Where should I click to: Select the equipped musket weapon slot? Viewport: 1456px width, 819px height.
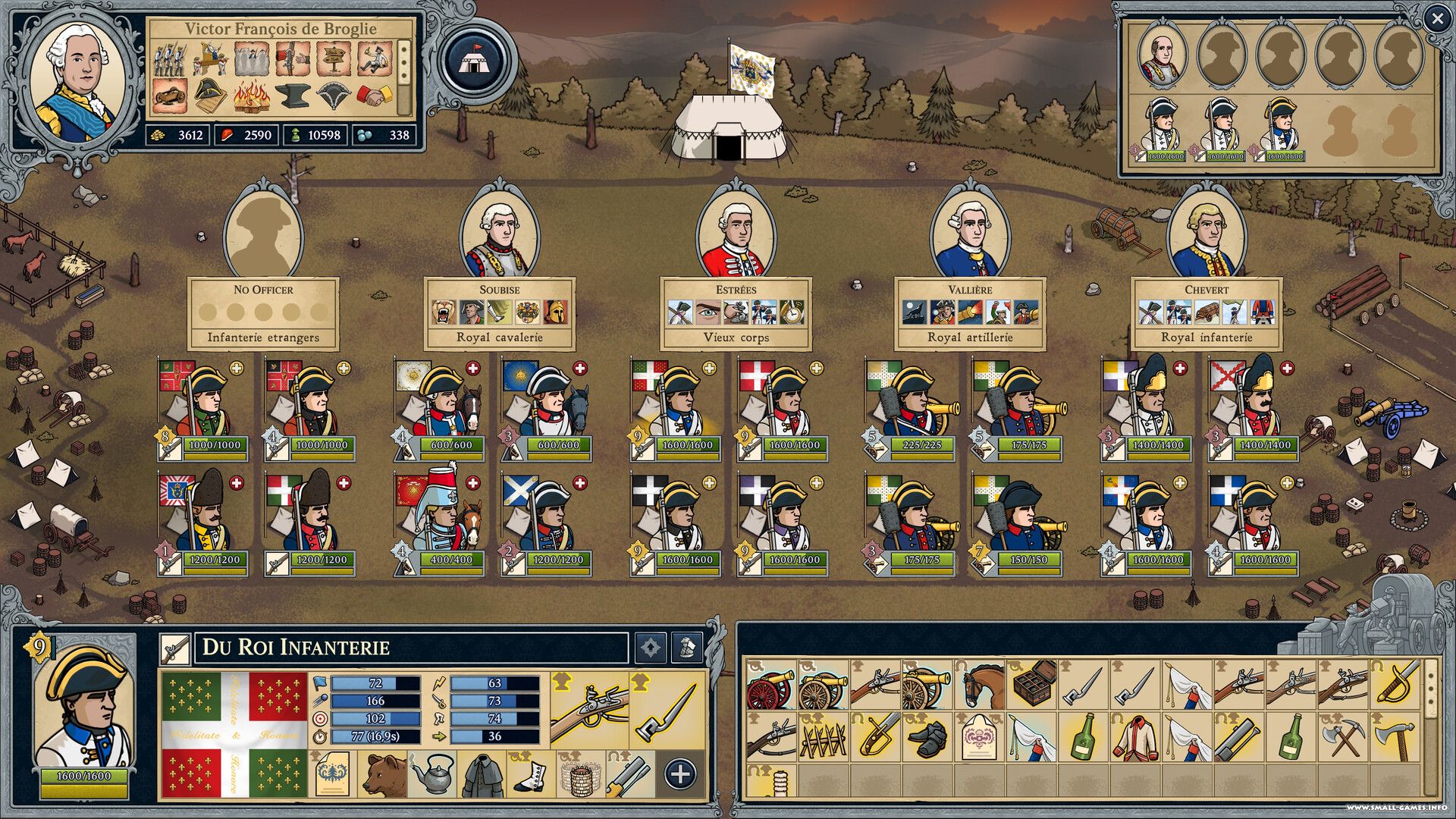click(x=589, y=711)
